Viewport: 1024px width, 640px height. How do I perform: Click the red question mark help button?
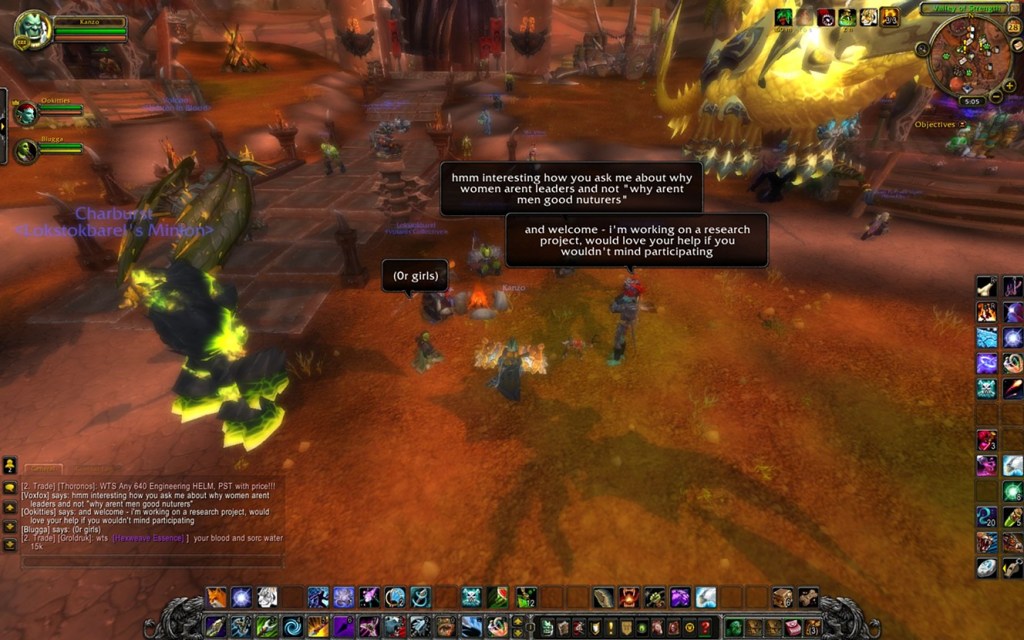click(708, 628)
